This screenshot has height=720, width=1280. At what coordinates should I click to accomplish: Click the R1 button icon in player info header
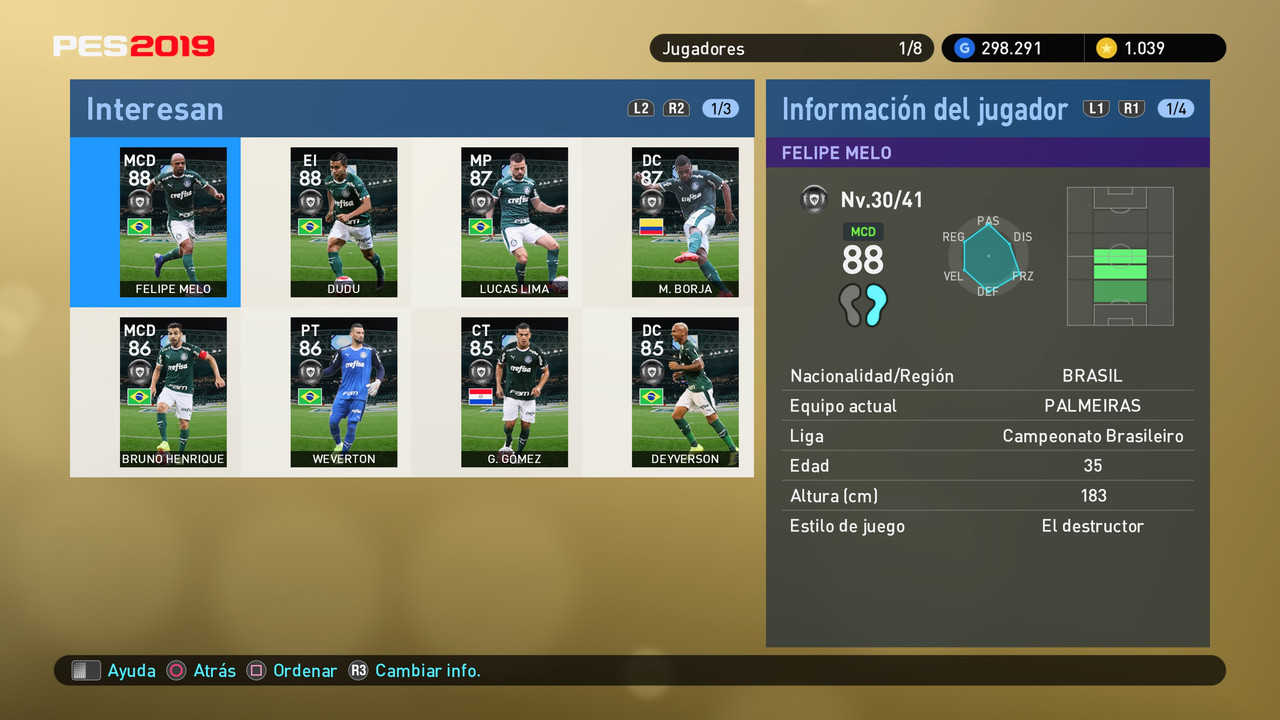1131,107
